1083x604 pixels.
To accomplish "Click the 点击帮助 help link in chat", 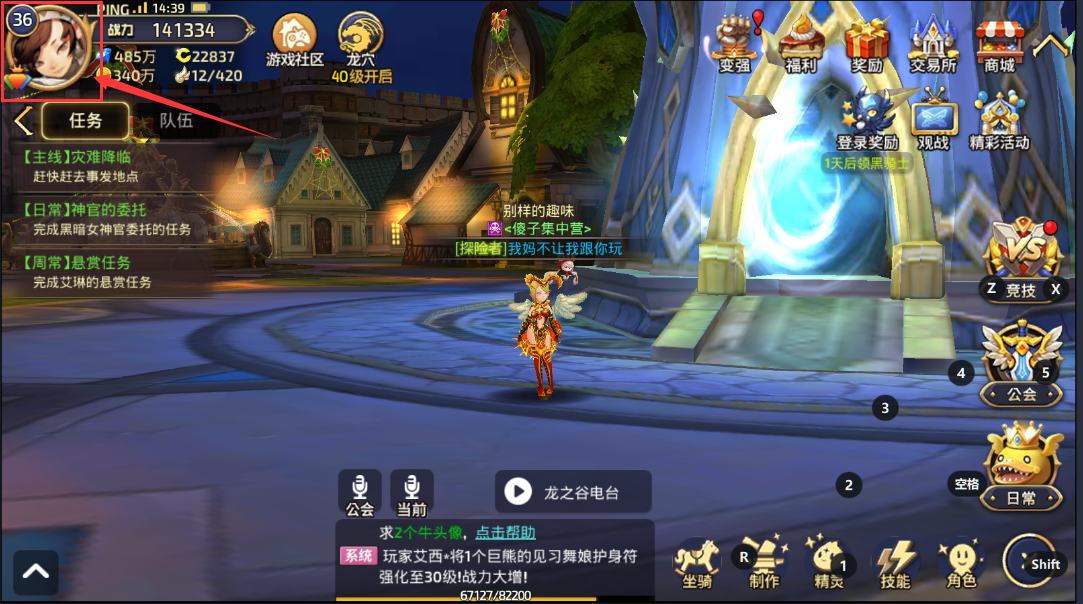I will [505, 532].
